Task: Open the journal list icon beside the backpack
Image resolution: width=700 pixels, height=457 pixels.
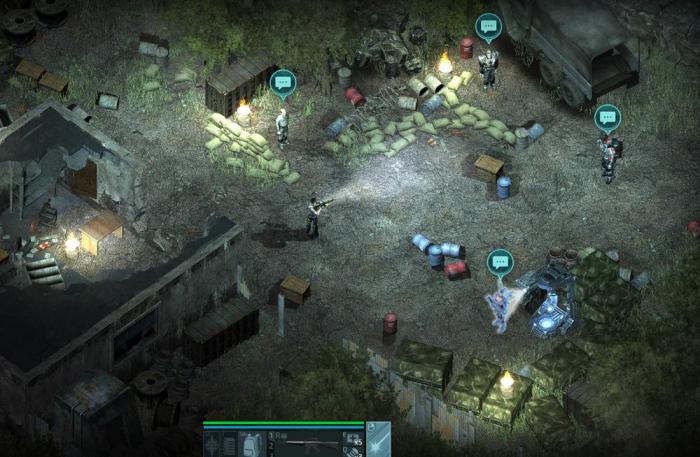Action: tap(228, 444)
